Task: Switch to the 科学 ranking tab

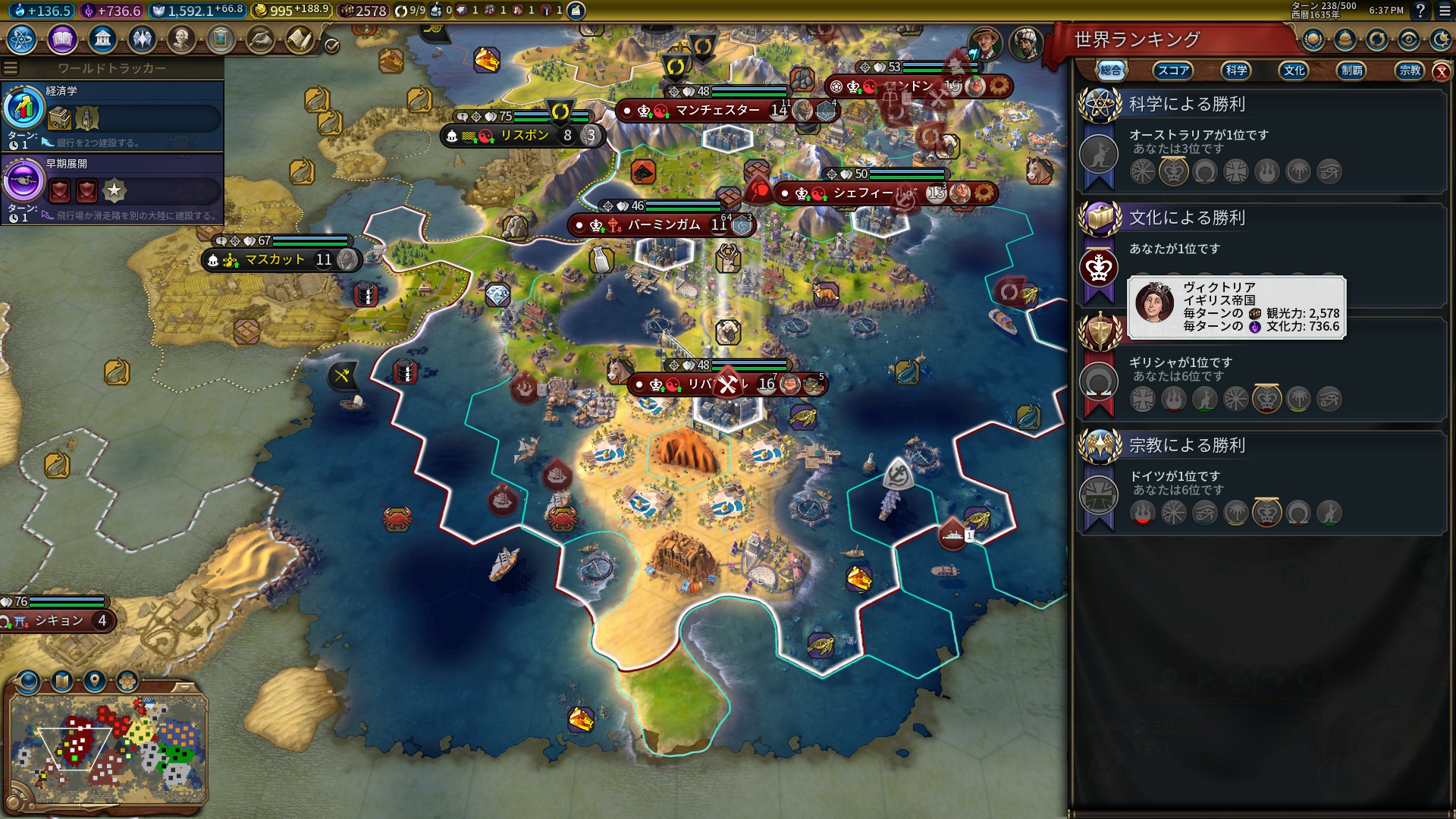Action: pyautogui.click(x=1236, y=71)
